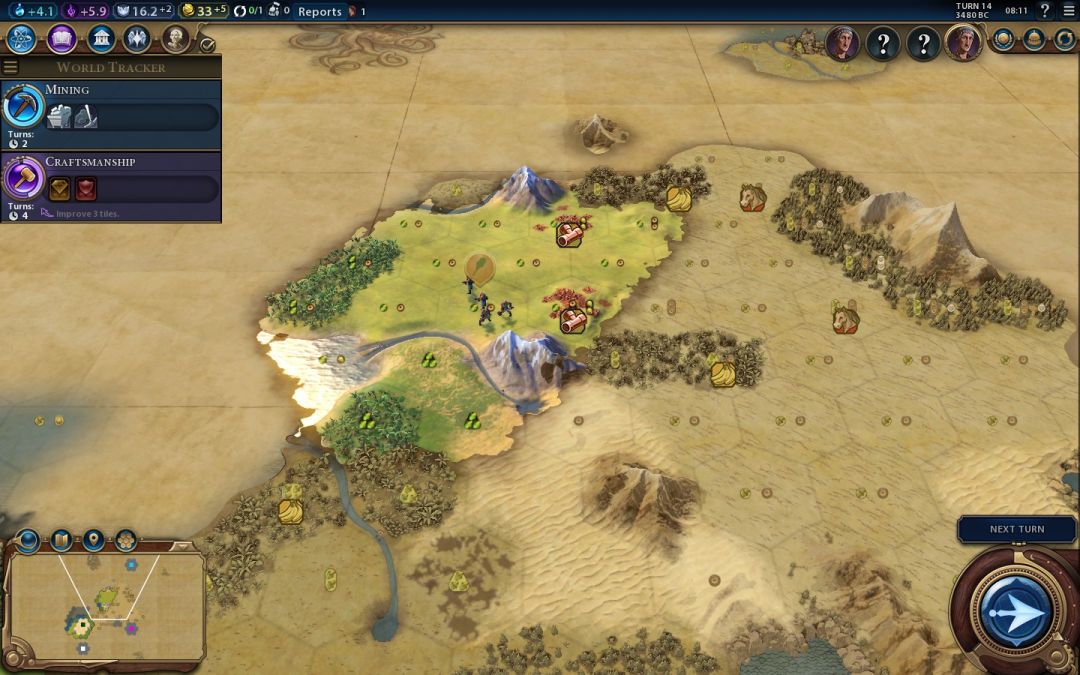Open the Religion screen (winged icon)
This screenshot has width=1080, height=675.
137,39
